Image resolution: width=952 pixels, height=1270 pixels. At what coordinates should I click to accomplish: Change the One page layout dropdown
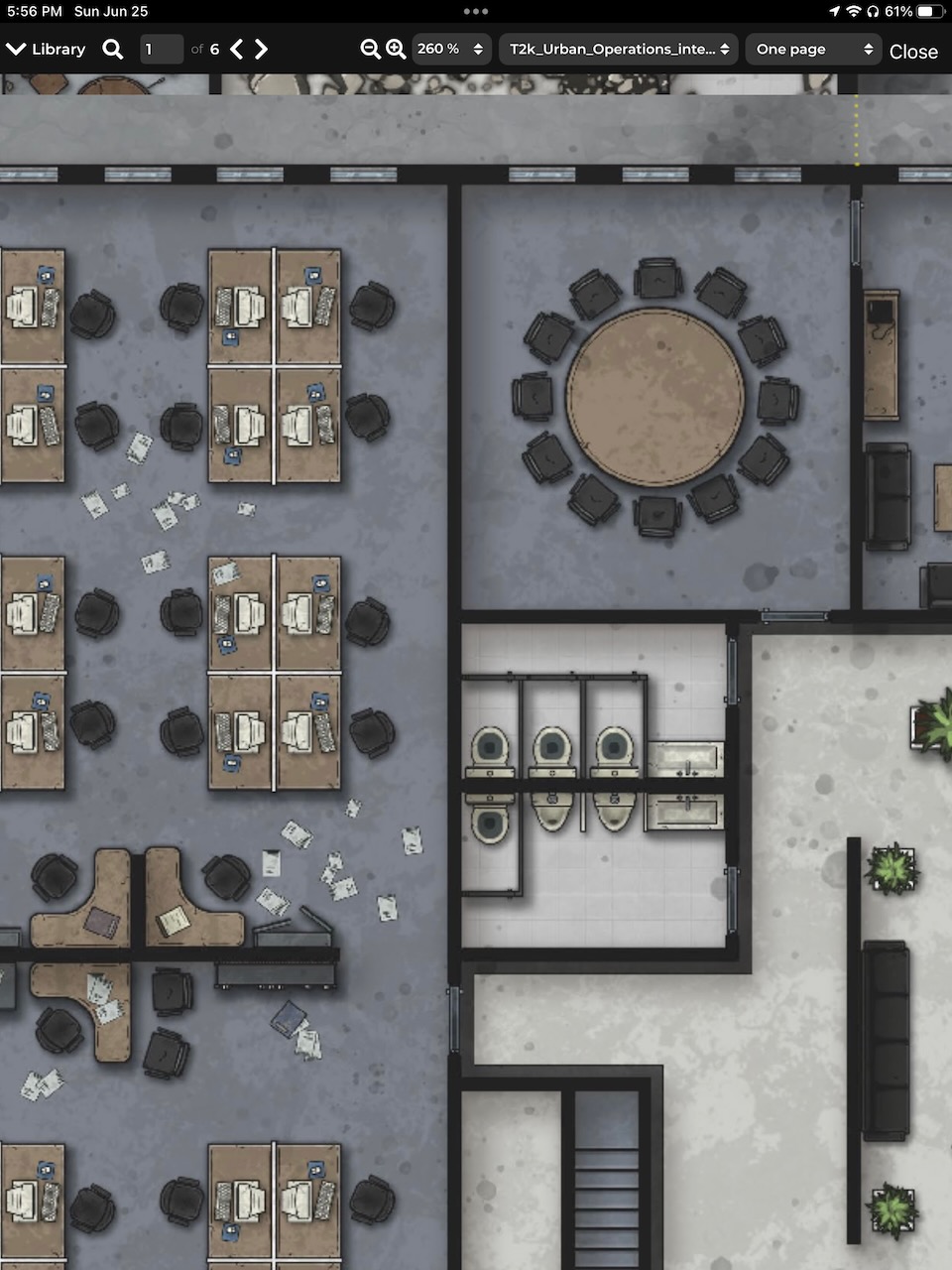point(813,49)
